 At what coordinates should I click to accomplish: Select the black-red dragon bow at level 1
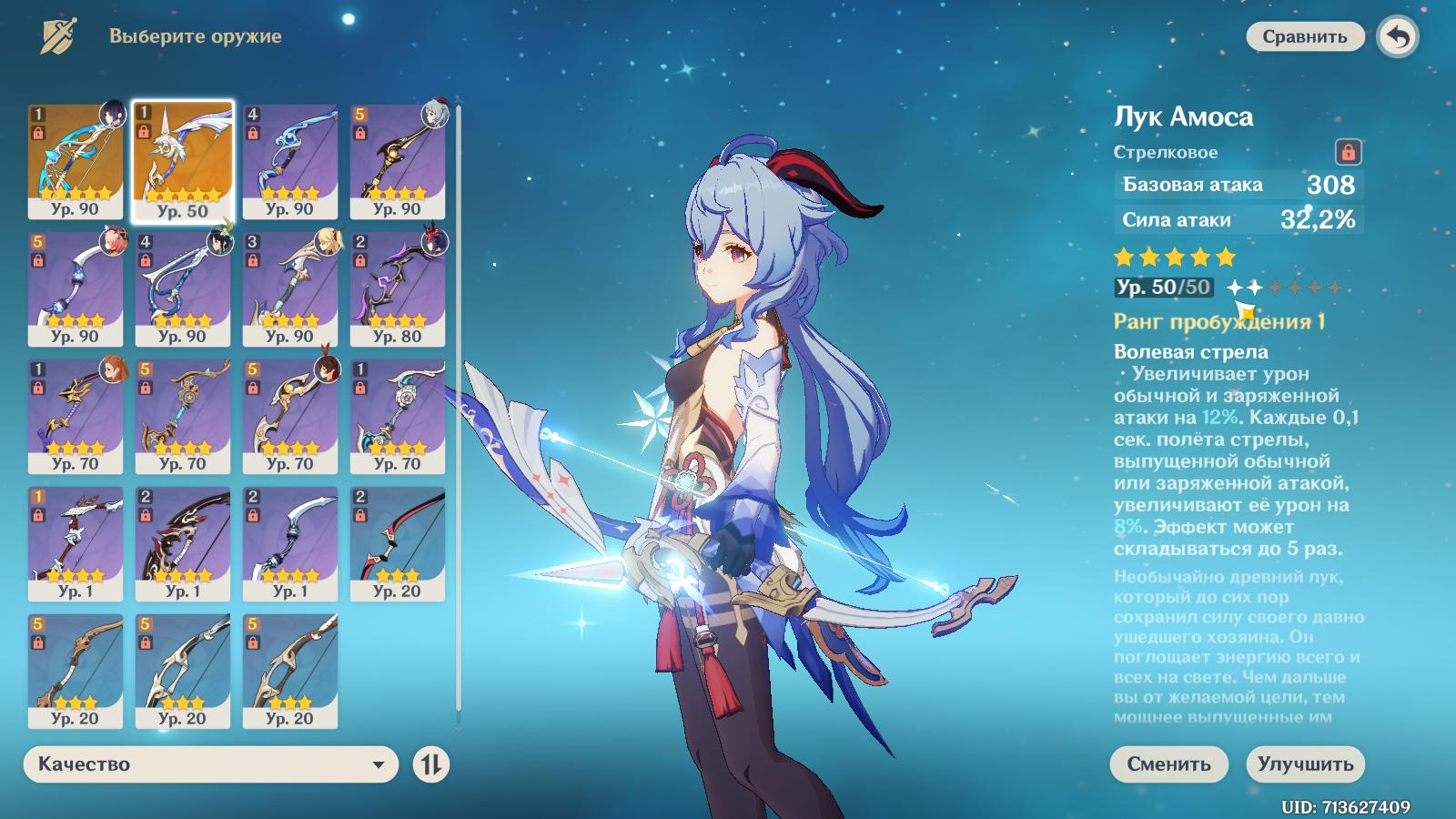pyautogui.click(x=183, y=542)
